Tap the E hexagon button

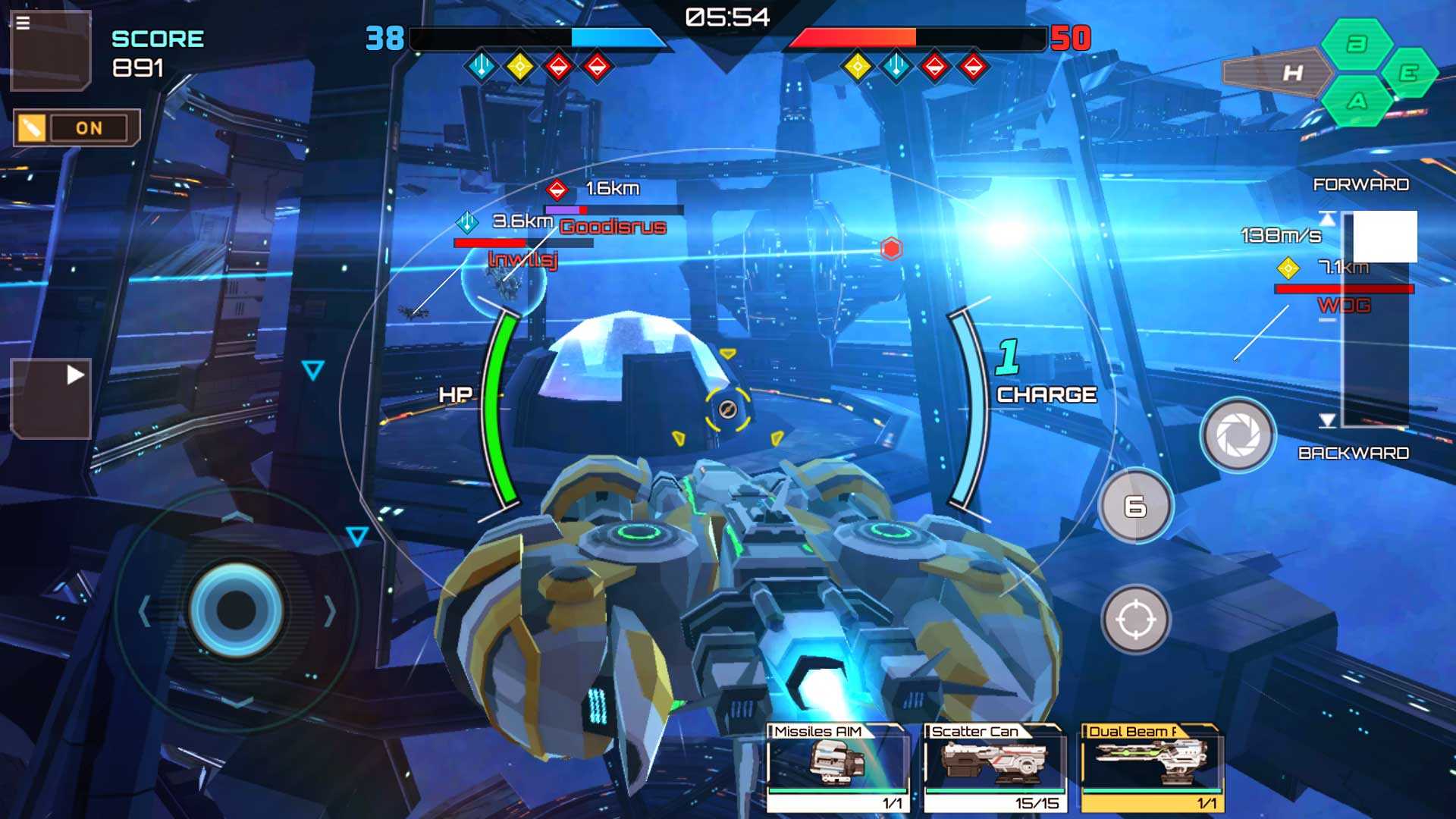tap(1408, 73)
